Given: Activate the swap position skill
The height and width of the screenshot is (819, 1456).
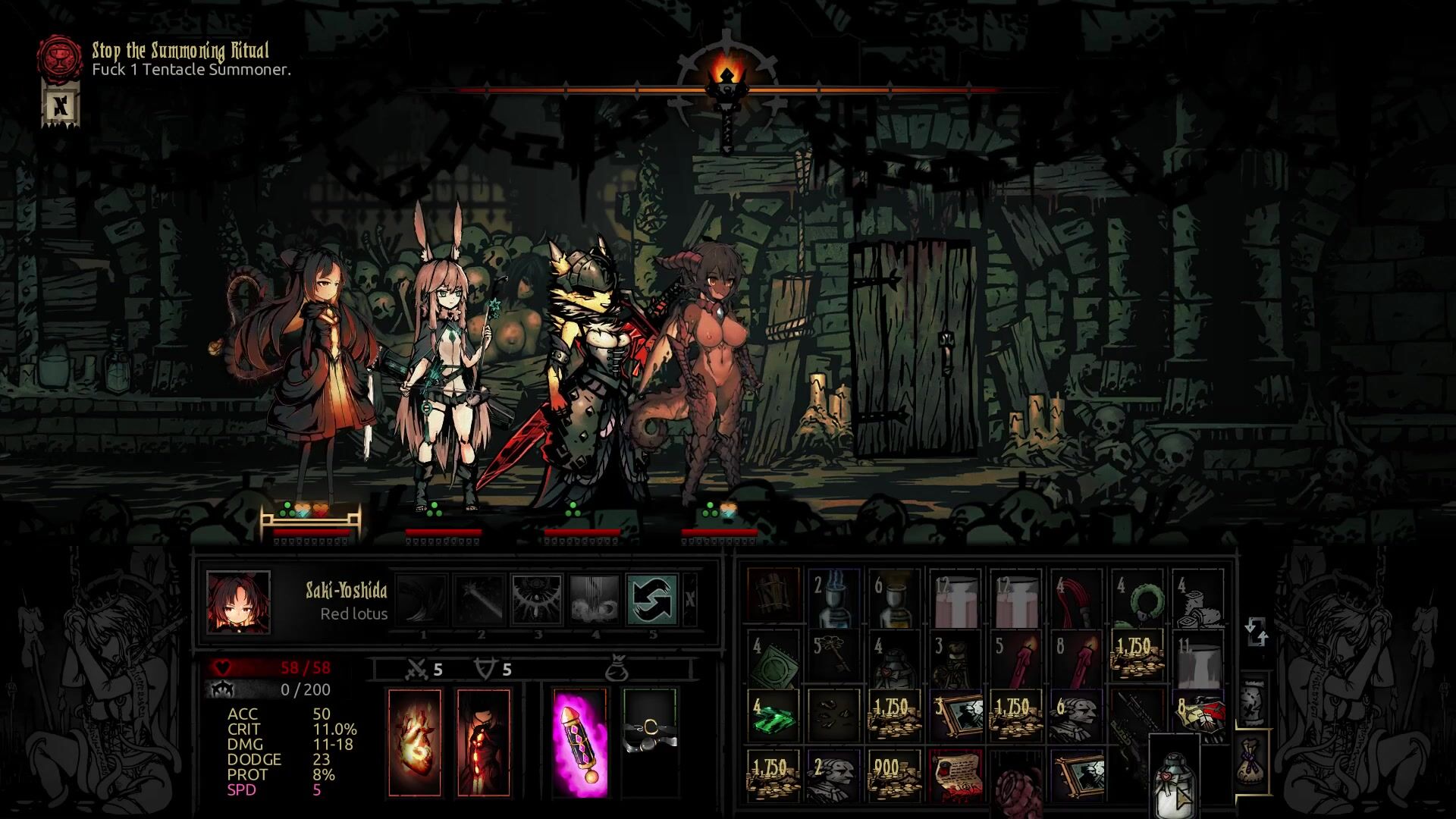Looking at the screenshot, I should (651, 599).
